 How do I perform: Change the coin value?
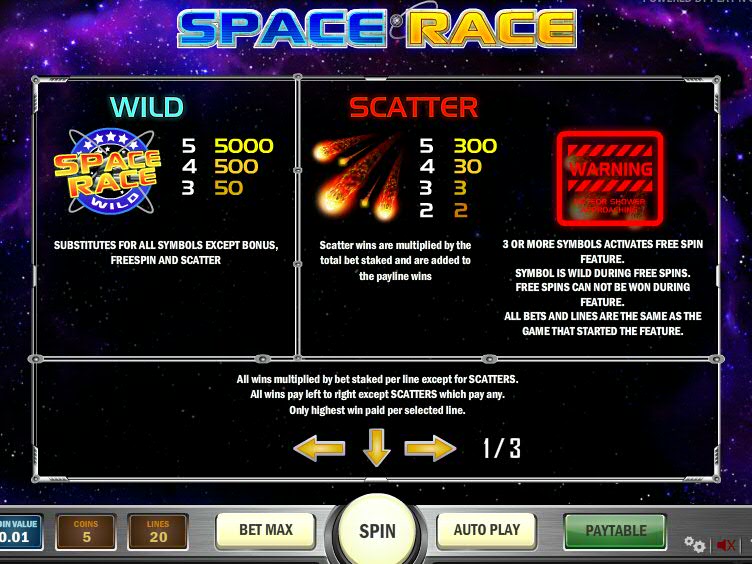pos(20,532)
